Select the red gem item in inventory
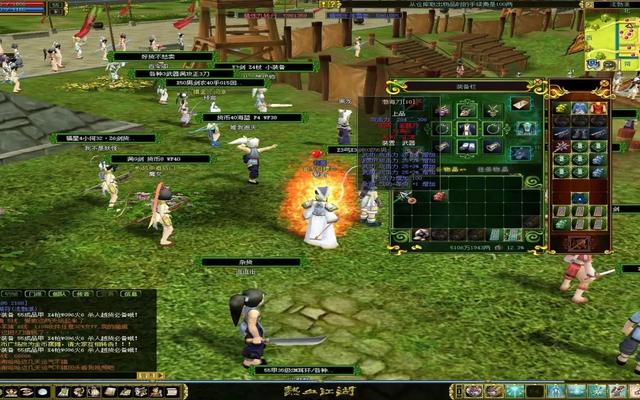The height and width of the screenshot is (400, 640). (438, 198)
